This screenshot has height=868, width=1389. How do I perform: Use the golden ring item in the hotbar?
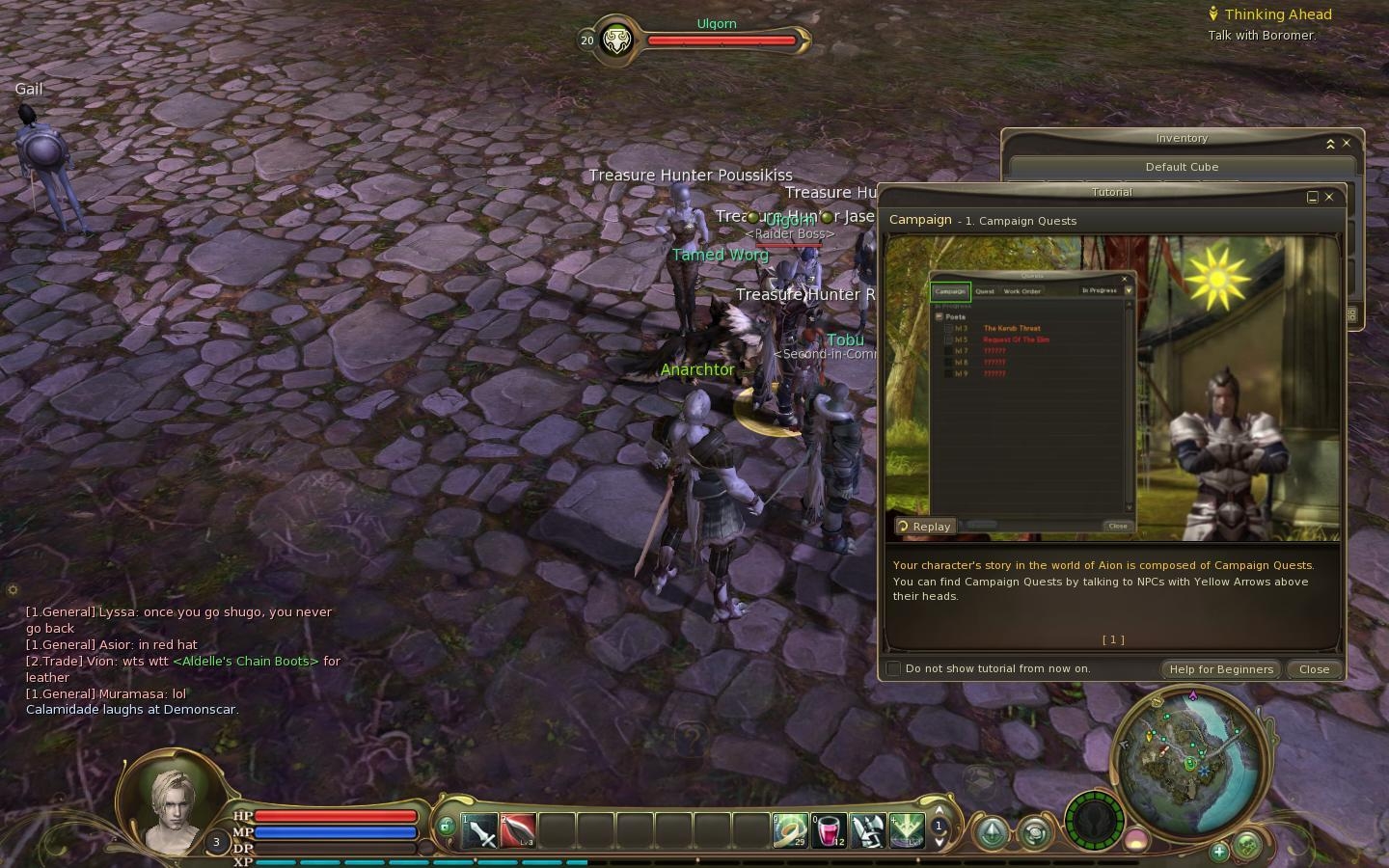[x=790, y=830]
